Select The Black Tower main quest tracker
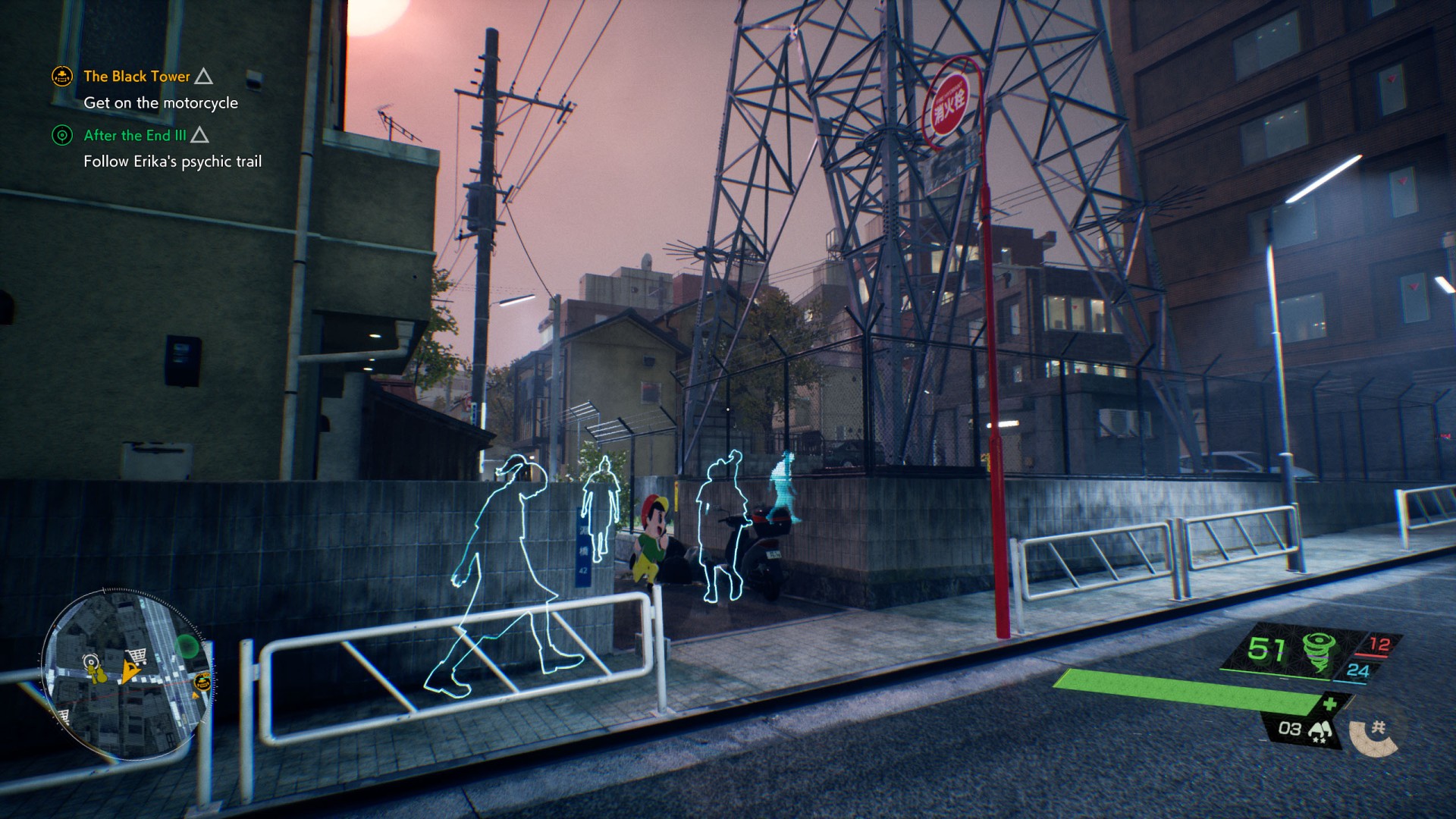 (x=136, y=77)
